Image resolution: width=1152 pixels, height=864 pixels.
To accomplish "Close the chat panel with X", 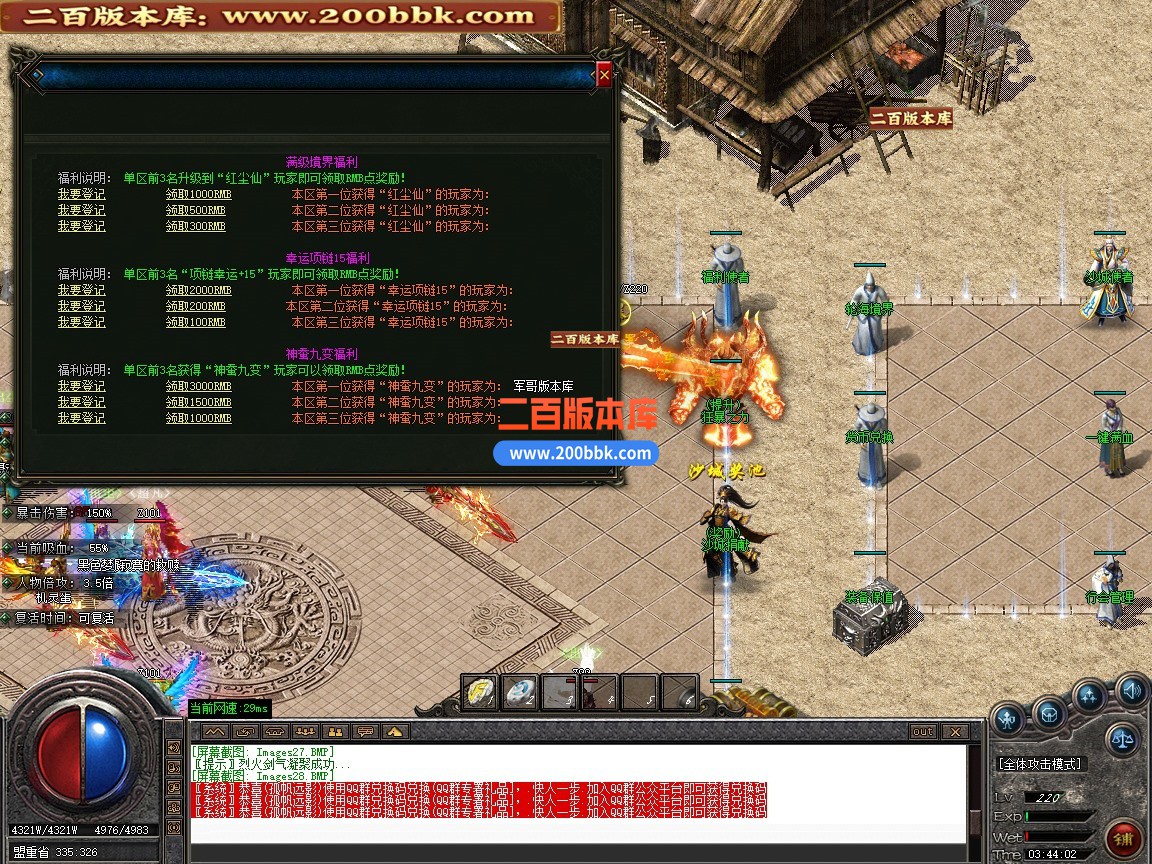I will click(x=955, y=732).
